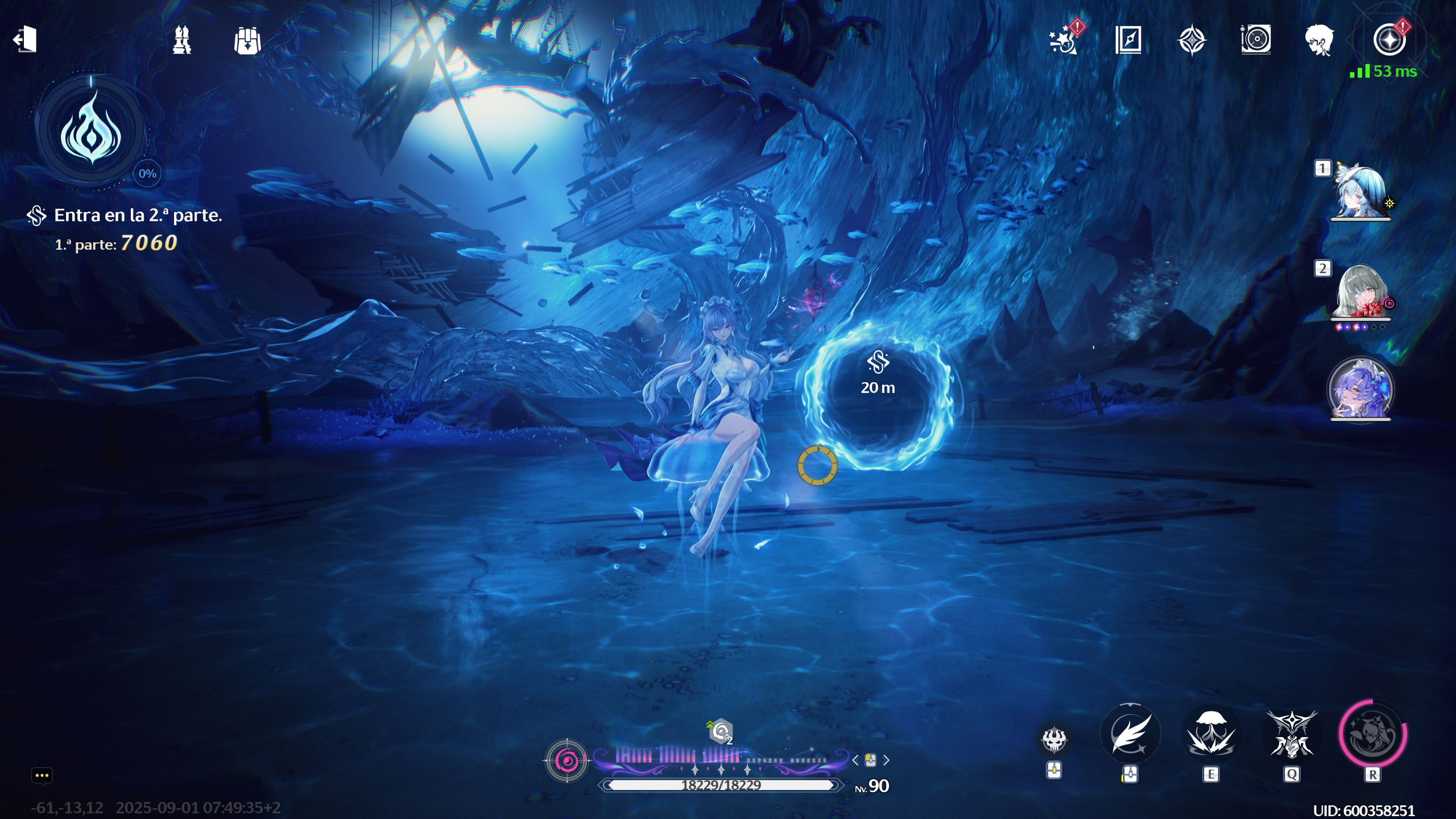Use the feather basic attack skill
Screen dimensions: 1456x819
(x=1130, y=734)
